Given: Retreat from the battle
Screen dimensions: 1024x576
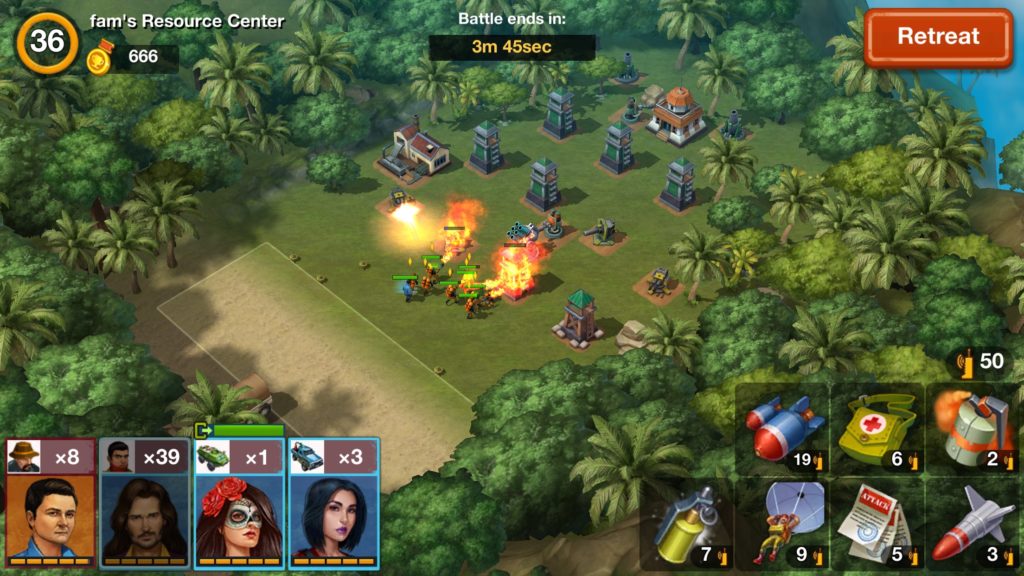Looking at the screenshot, I should pyautogui.click(x=938, y=38).
